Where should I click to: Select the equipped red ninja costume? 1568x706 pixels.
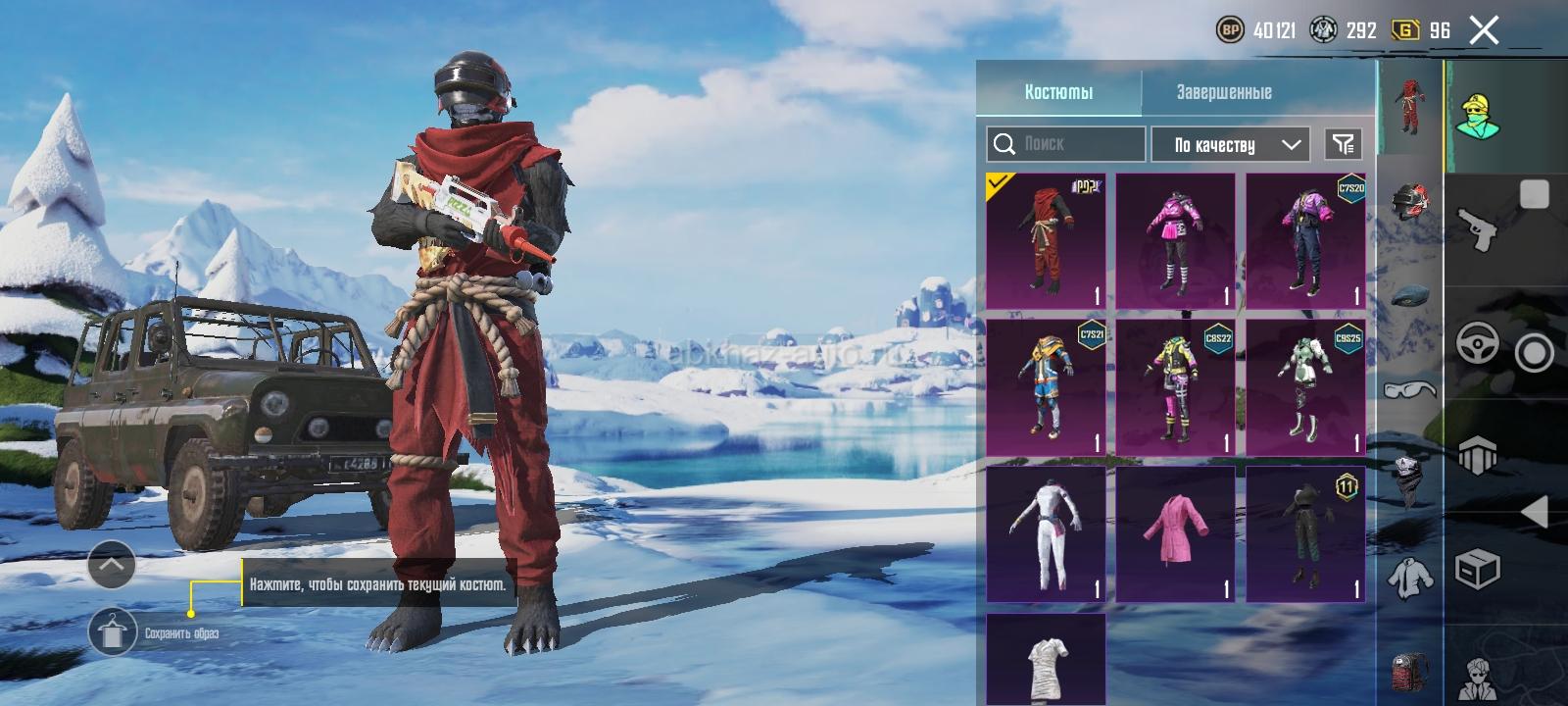tap(1046, 241)
